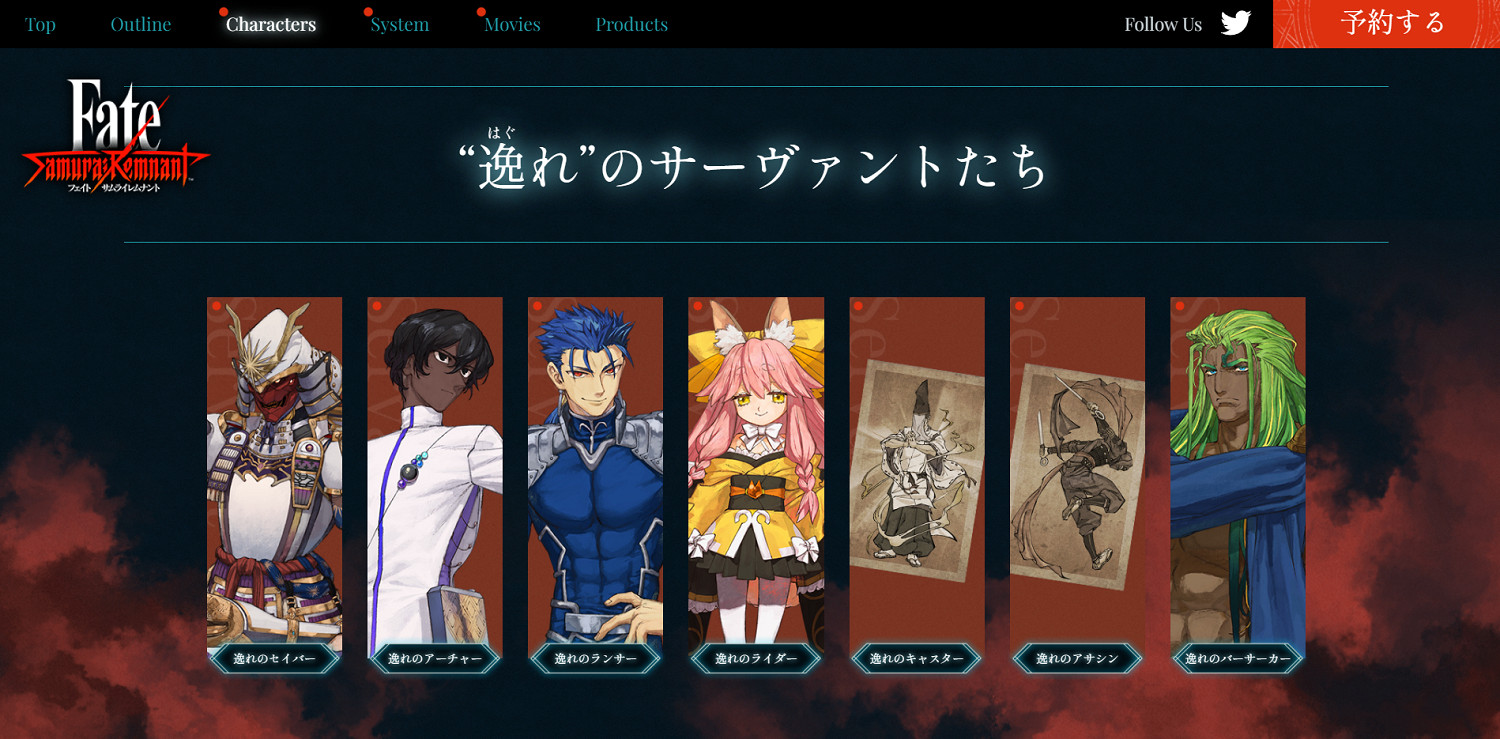
Task: Switch to the Products tab
Action: point(632,24)
